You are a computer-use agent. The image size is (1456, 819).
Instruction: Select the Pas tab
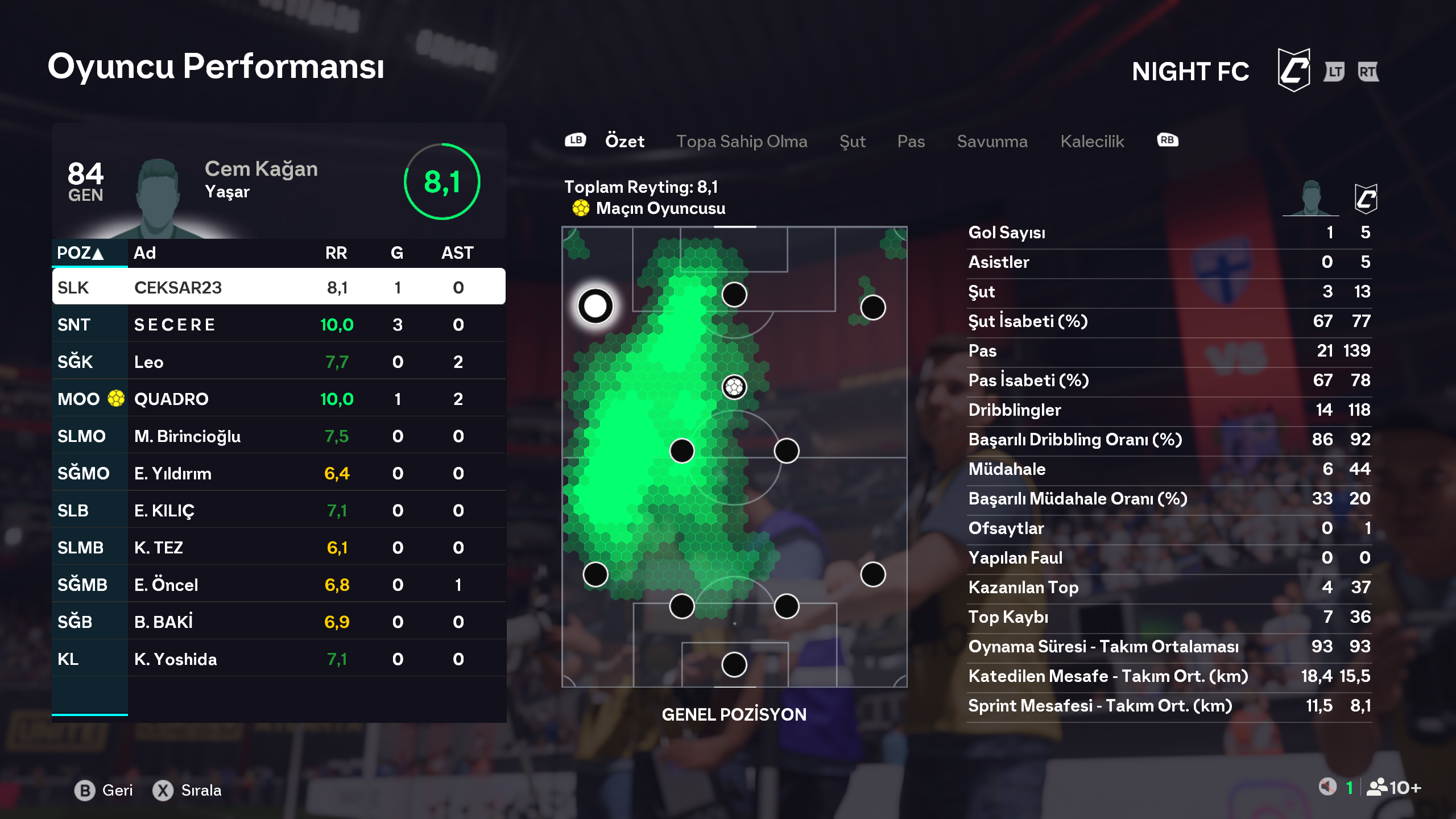[x=911, y=141]
